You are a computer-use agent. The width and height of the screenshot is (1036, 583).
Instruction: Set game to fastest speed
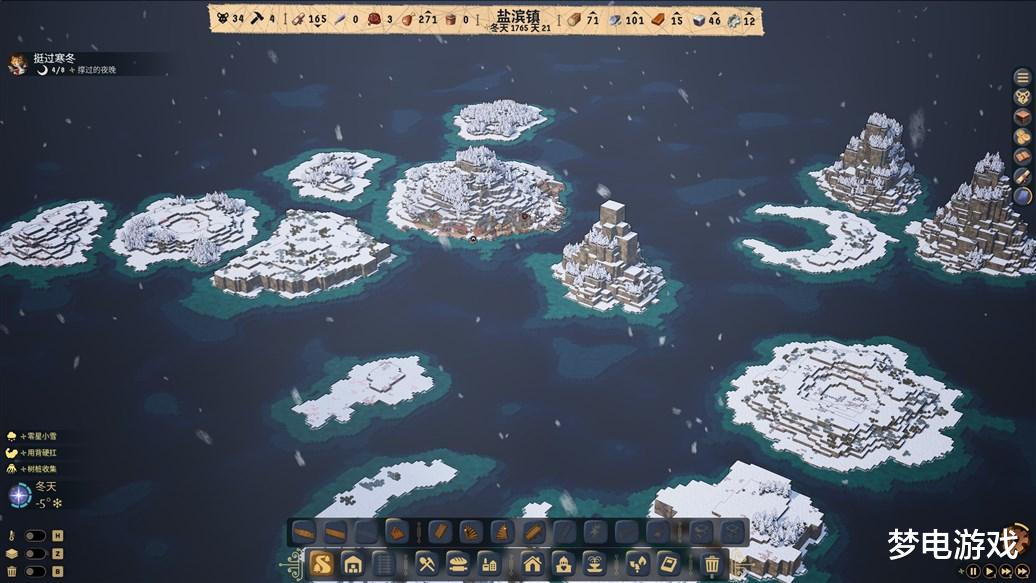(1021, 571)
